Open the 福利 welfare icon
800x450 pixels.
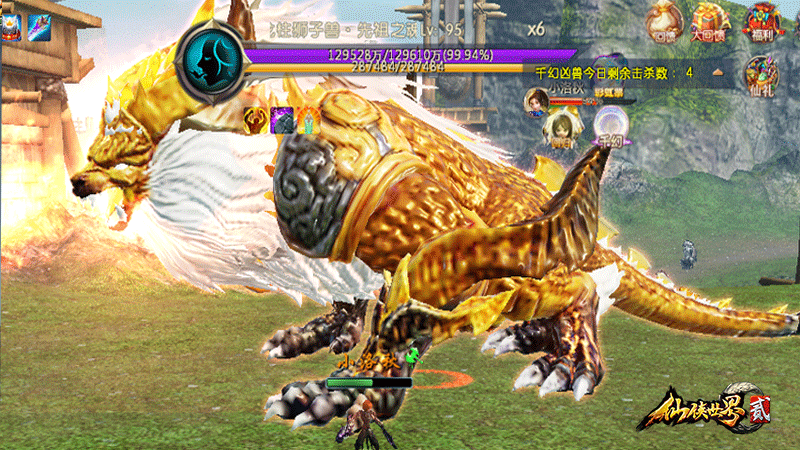(762, 22)
